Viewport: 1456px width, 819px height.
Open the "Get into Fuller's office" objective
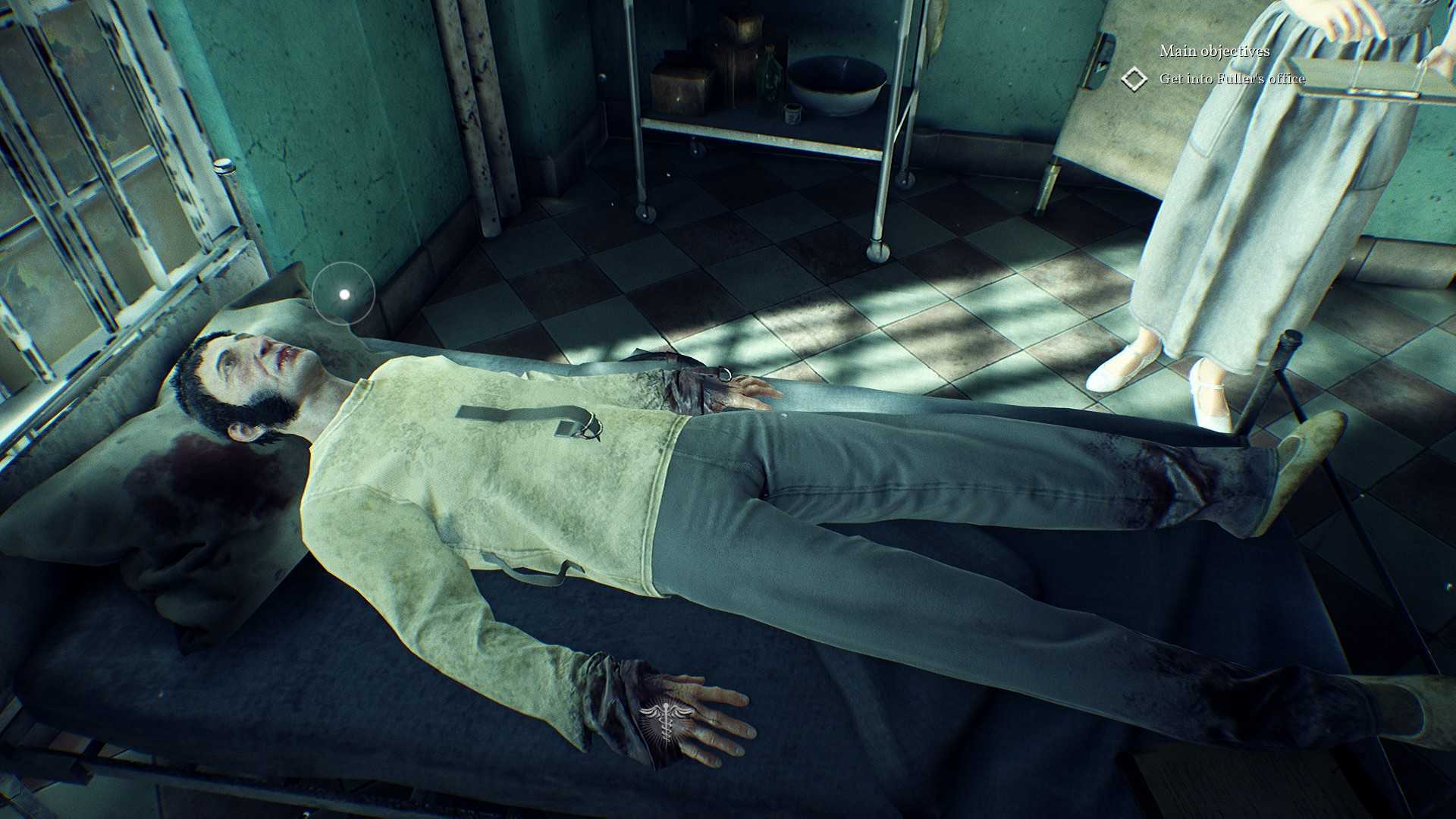click(1232, 79)
